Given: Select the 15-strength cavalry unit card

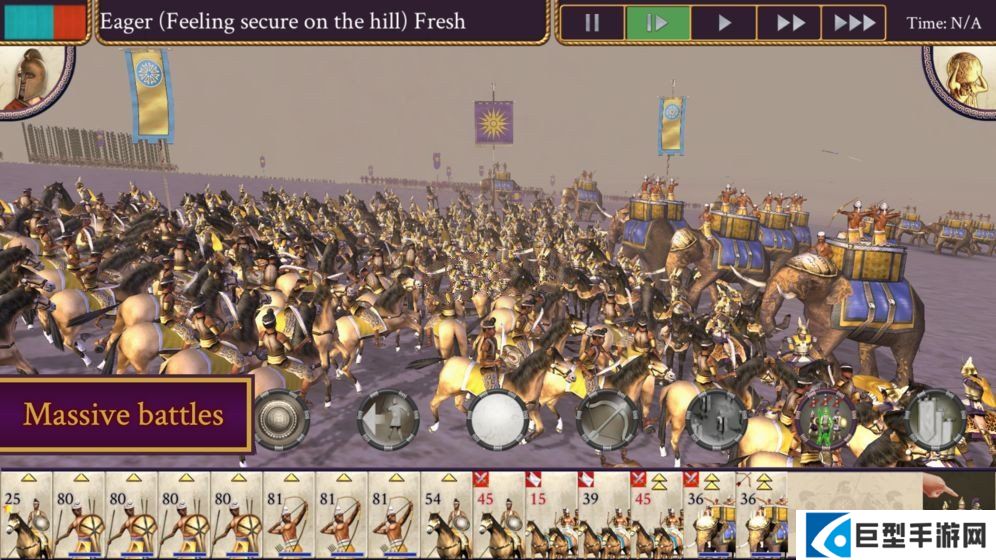Looking at the screenshot, I should pos(551,514).
